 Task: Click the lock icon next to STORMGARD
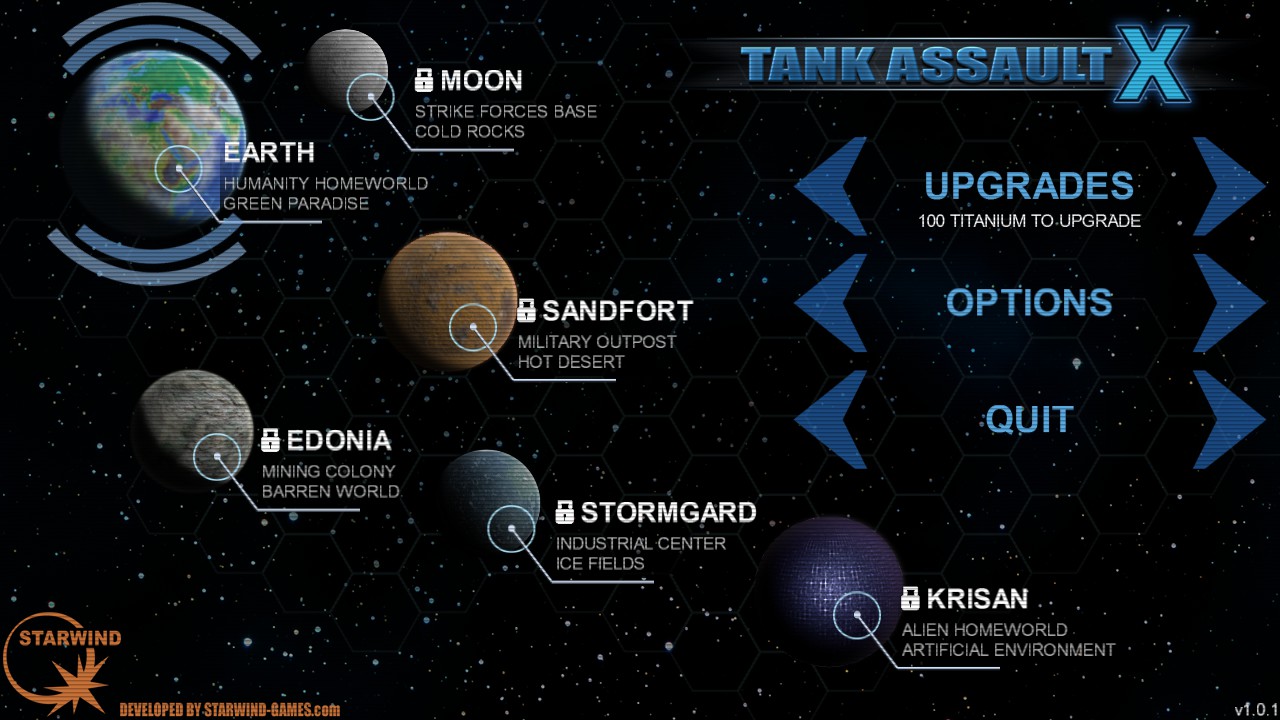(566, 512)
